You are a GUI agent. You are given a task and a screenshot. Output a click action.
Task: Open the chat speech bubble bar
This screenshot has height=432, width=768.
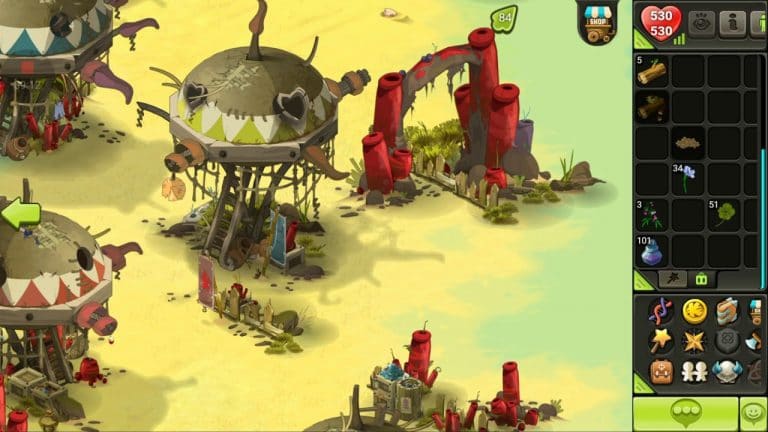tap(685, 412)
